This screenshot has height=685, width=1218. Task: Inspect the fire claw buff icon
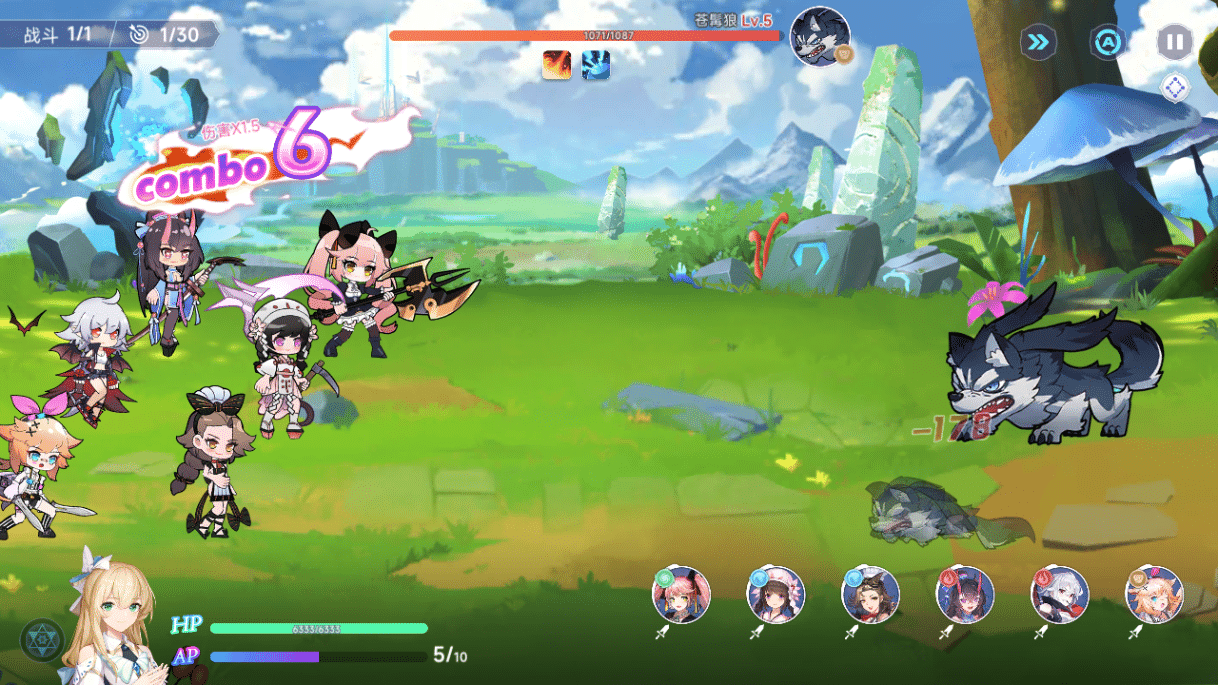point(557,66)
